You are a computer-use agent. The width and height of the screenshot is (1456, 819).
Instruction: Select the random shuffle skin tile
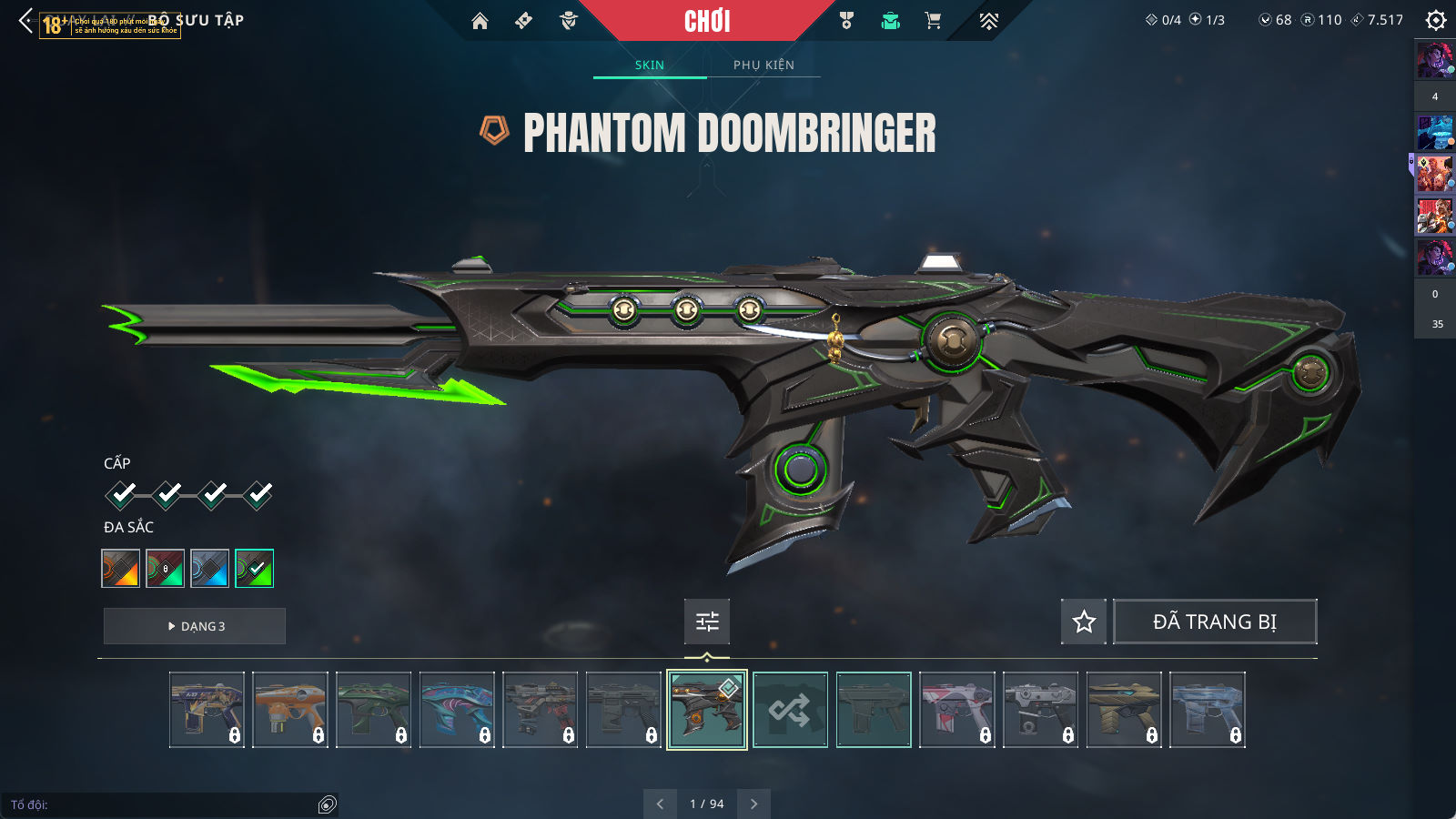tap(790, 710)
